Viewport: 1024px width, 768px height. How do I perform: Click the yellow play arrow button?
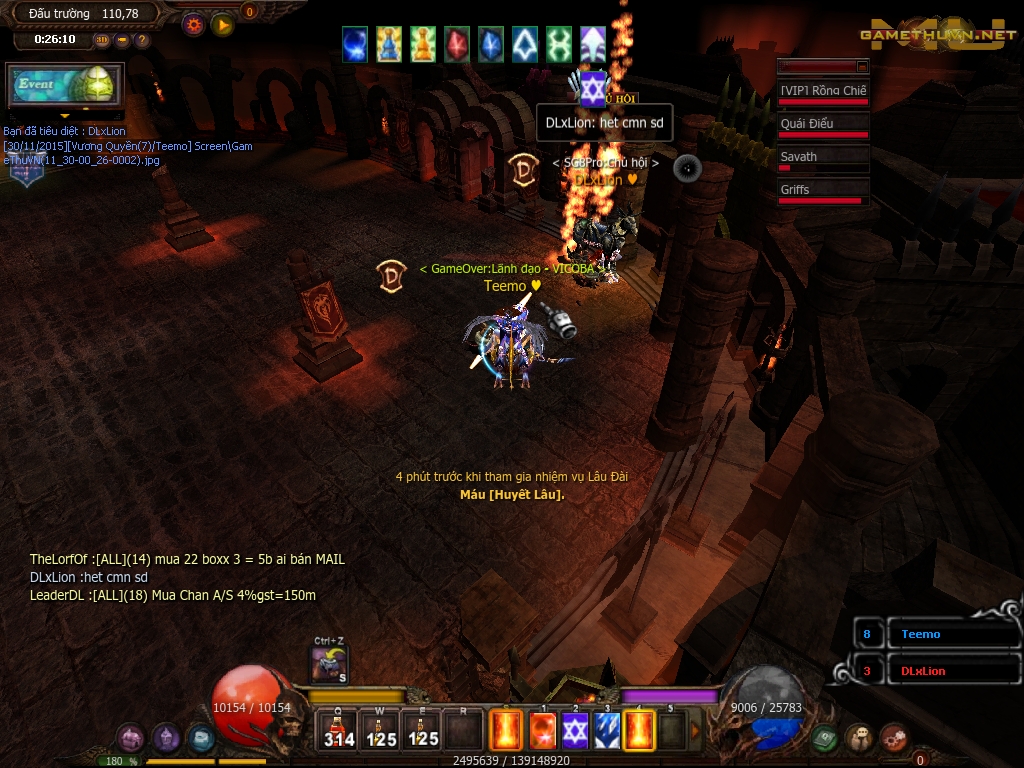[223, 25]
